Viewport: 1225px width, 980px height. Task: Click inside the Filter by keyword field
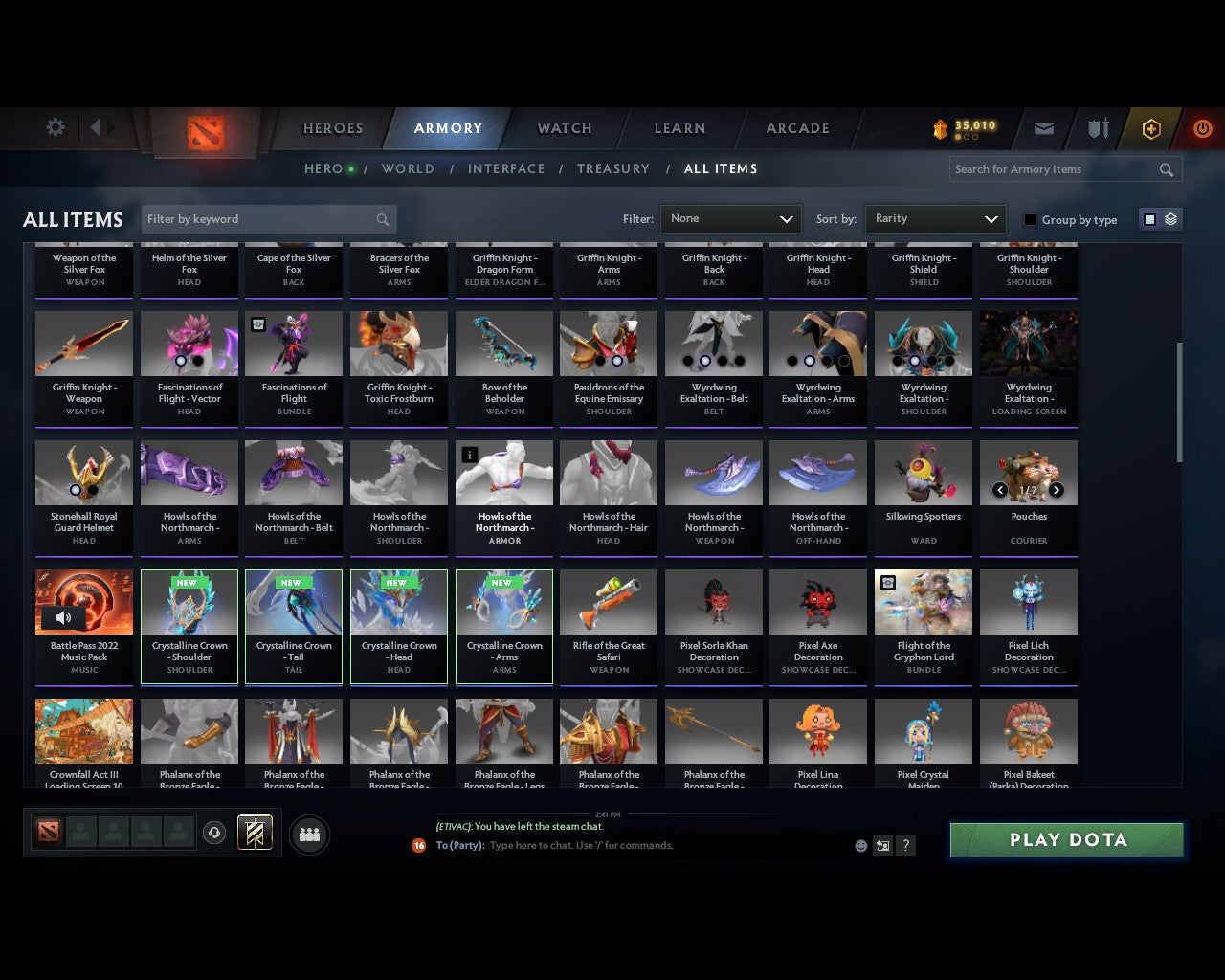258,218
